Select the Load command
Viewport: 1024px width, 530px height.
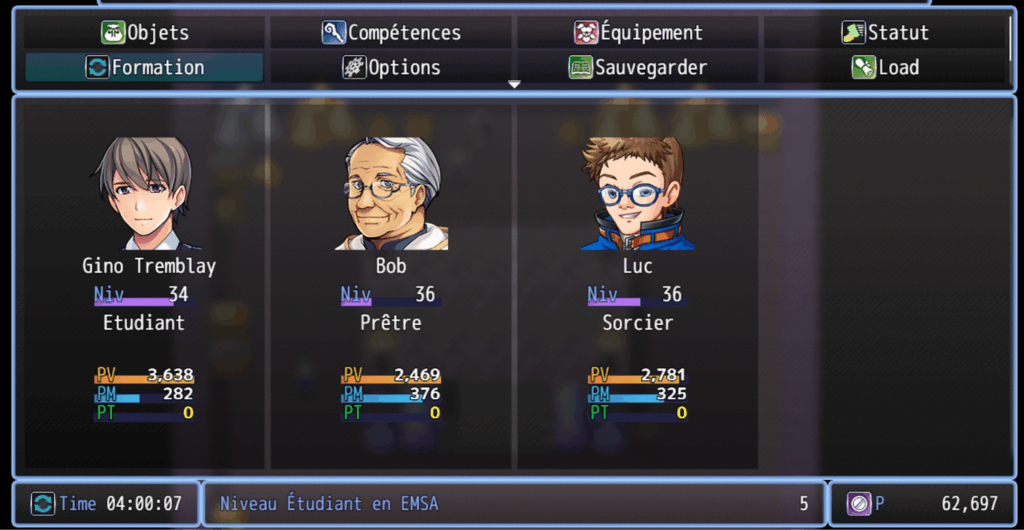tap(885, 68)
